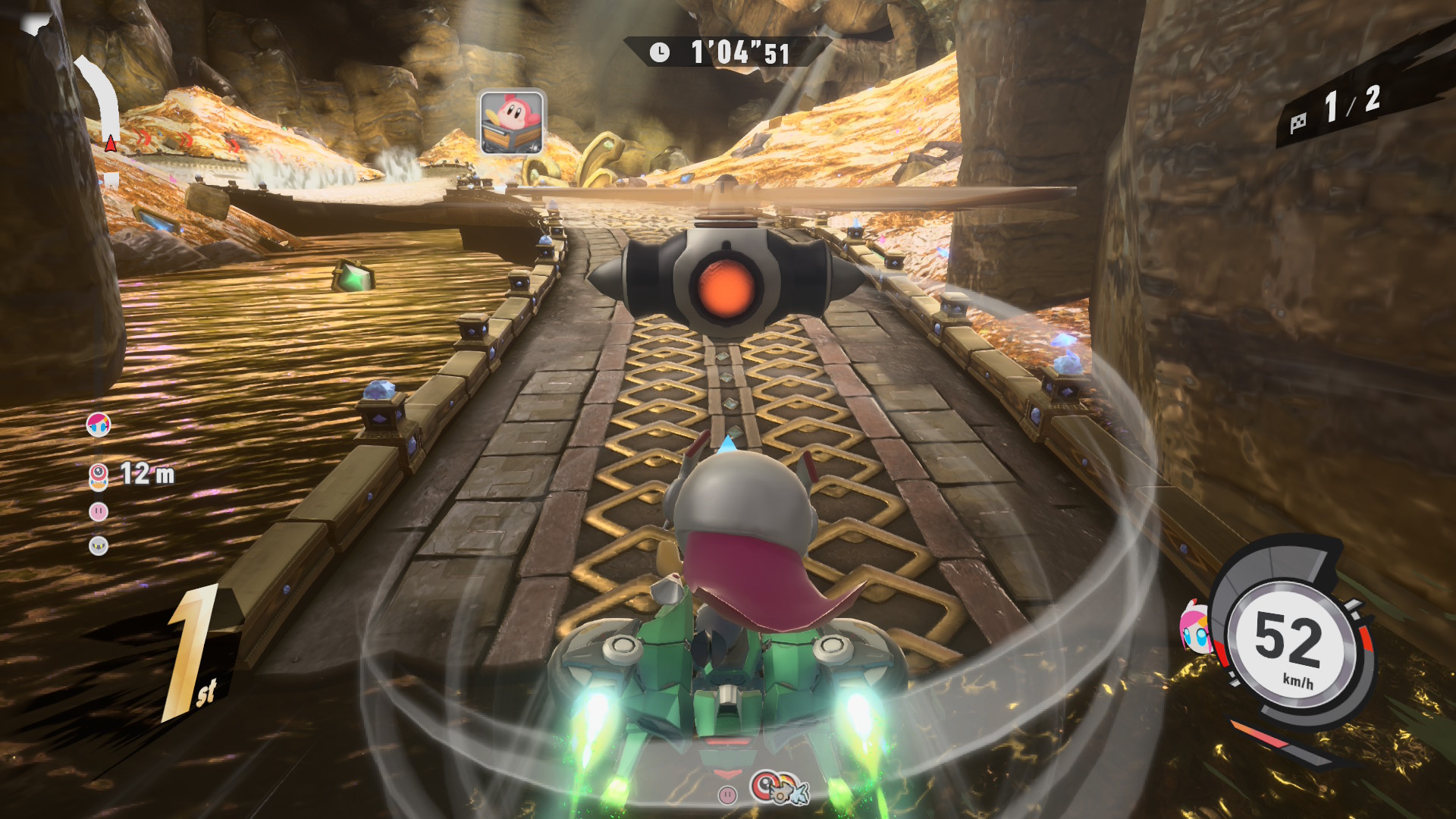The height and width of the screenshot is (819, 1456).
Task: Choose the Kirby icon in the left standings column
Action: (x=99, y=512)
